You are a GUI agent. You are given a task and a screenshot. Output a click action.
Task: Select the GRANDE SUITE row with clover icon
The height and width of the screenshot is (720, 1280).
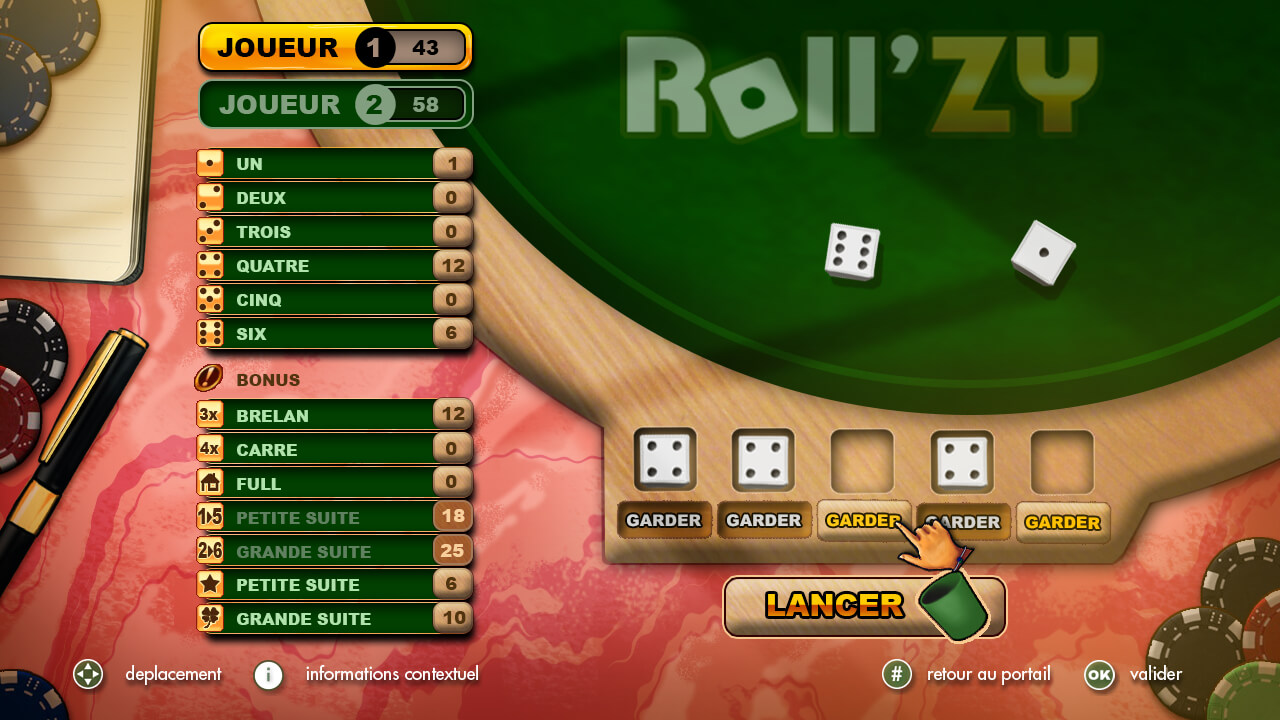(334, 619)
